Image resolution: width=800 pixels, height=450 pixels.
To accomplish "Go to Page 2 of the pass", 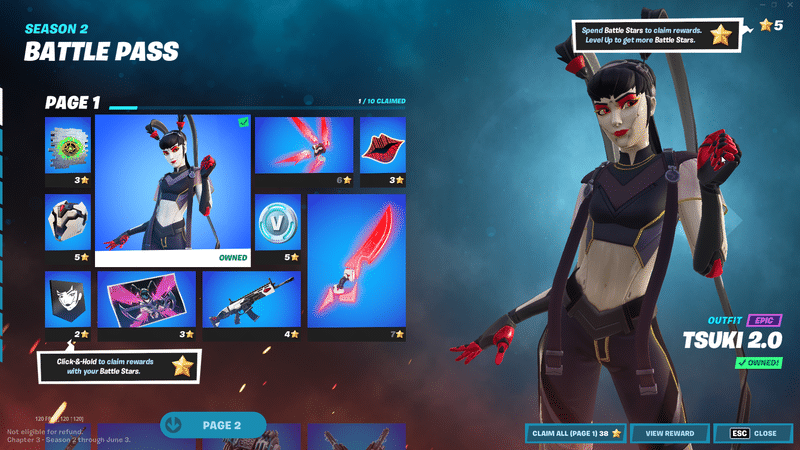I will 213,425.
